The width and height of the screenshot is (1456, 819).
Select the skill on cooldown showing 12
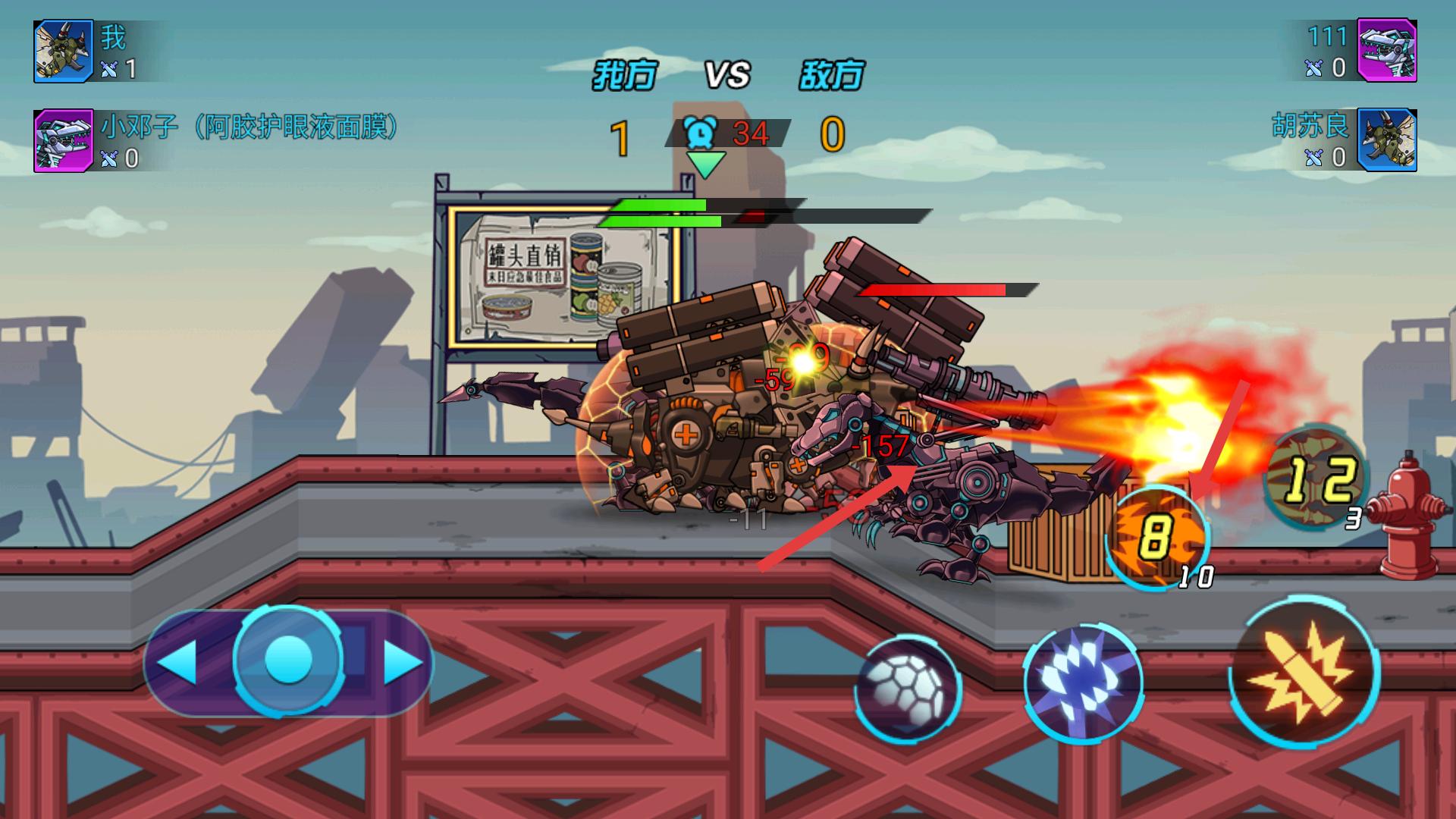click(x=1316, y=476)
